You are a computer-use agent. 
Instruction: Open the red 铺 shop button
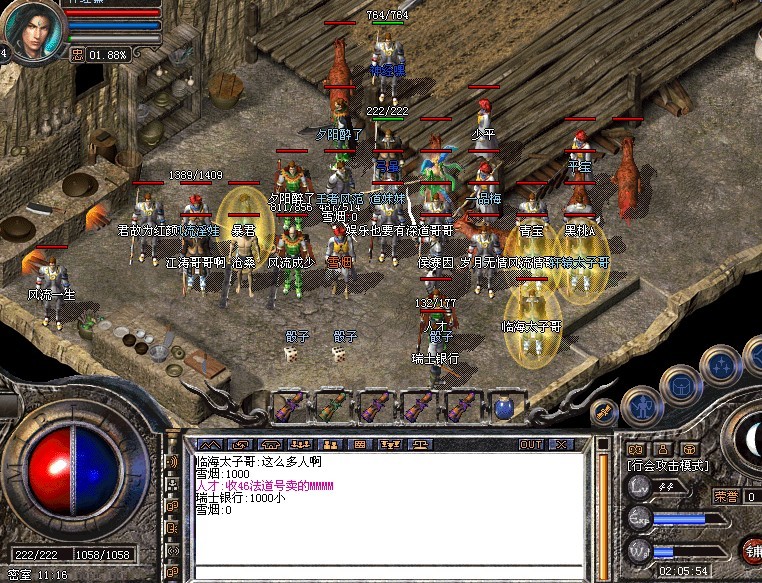753,548
